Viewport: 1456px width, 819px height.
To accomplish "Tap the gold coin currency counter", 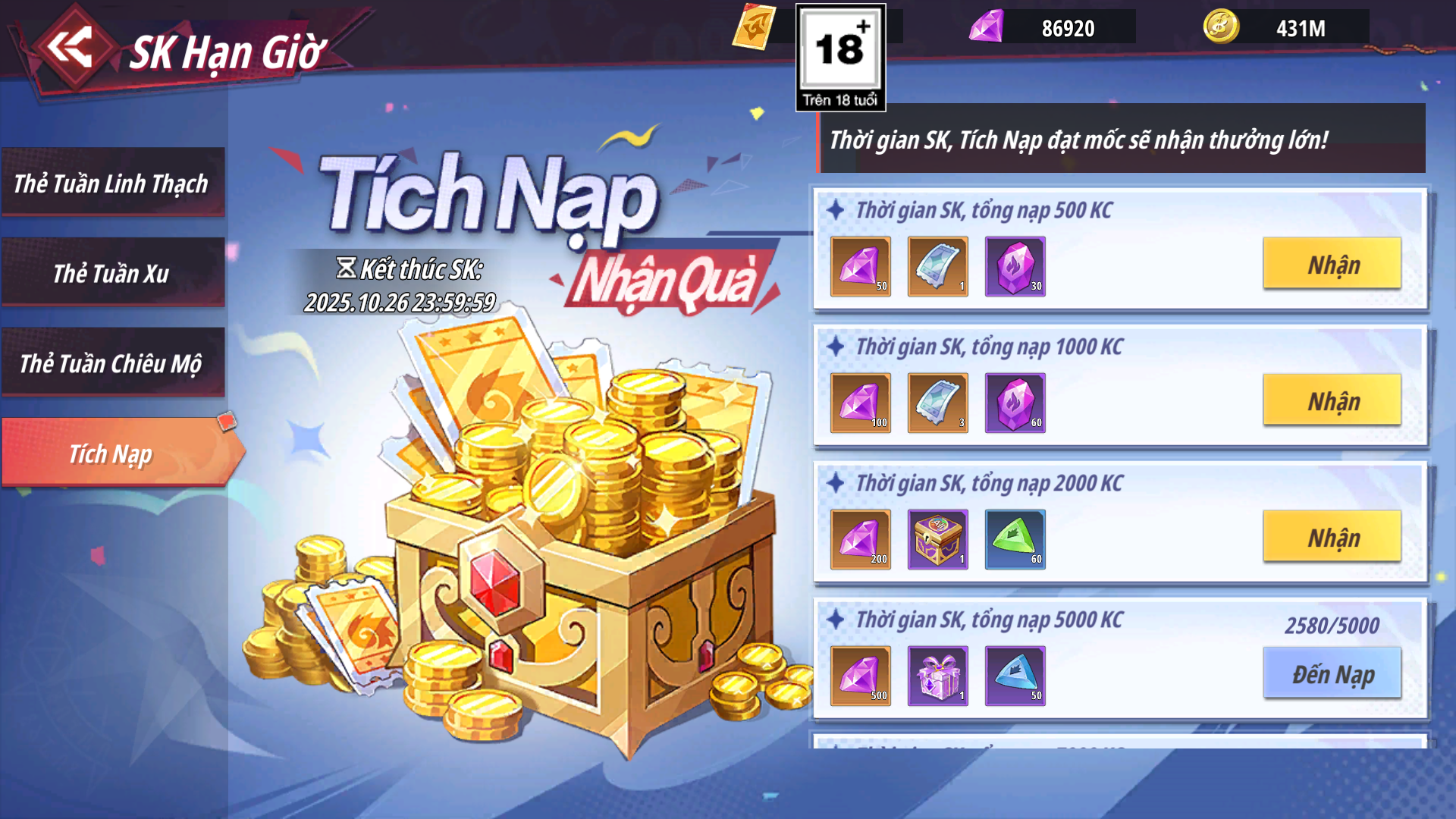I will pyautogui.click(x=1286, y=27).
